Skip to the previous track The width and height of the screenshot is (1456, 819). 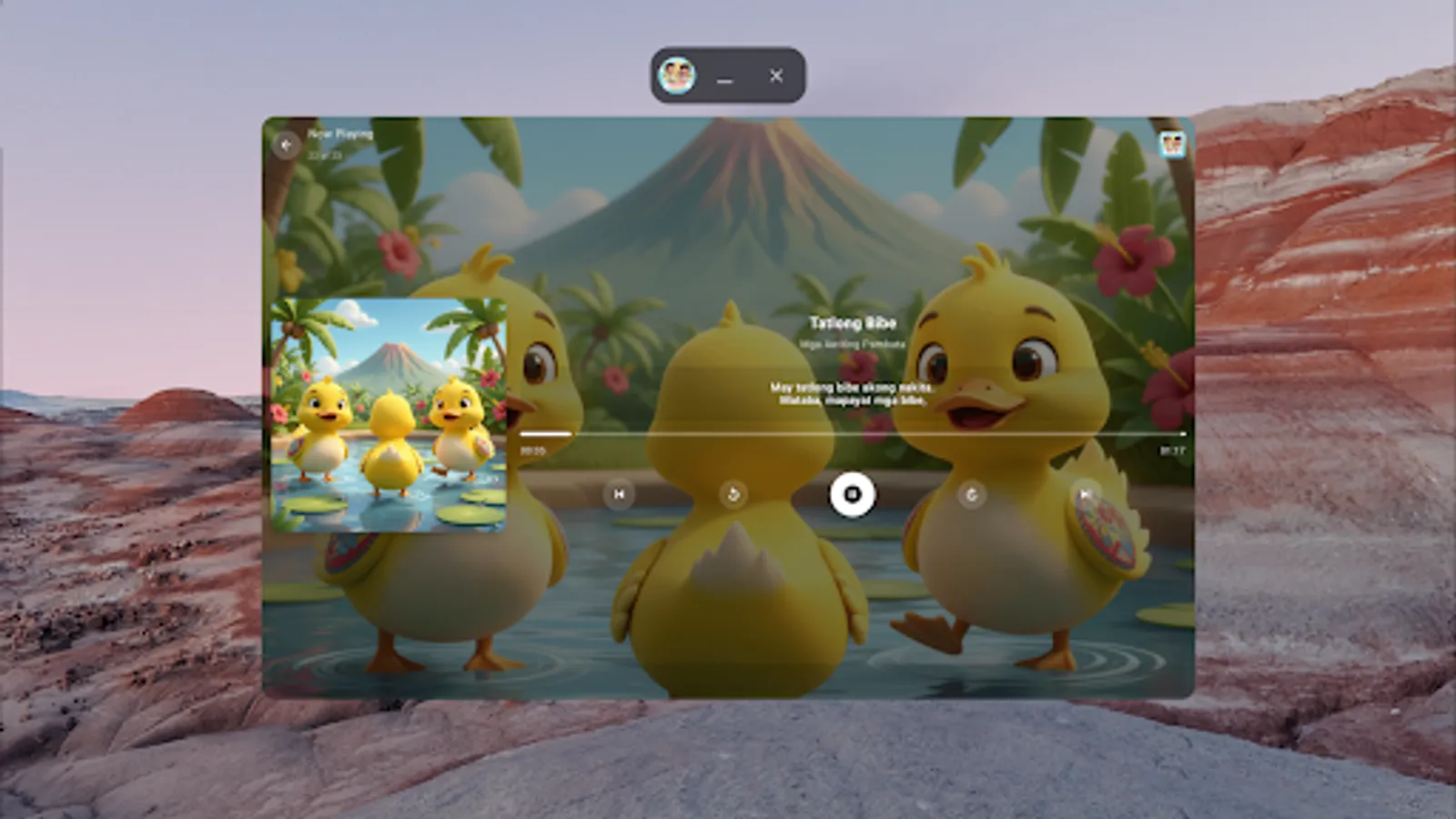[x=619, y=494]
